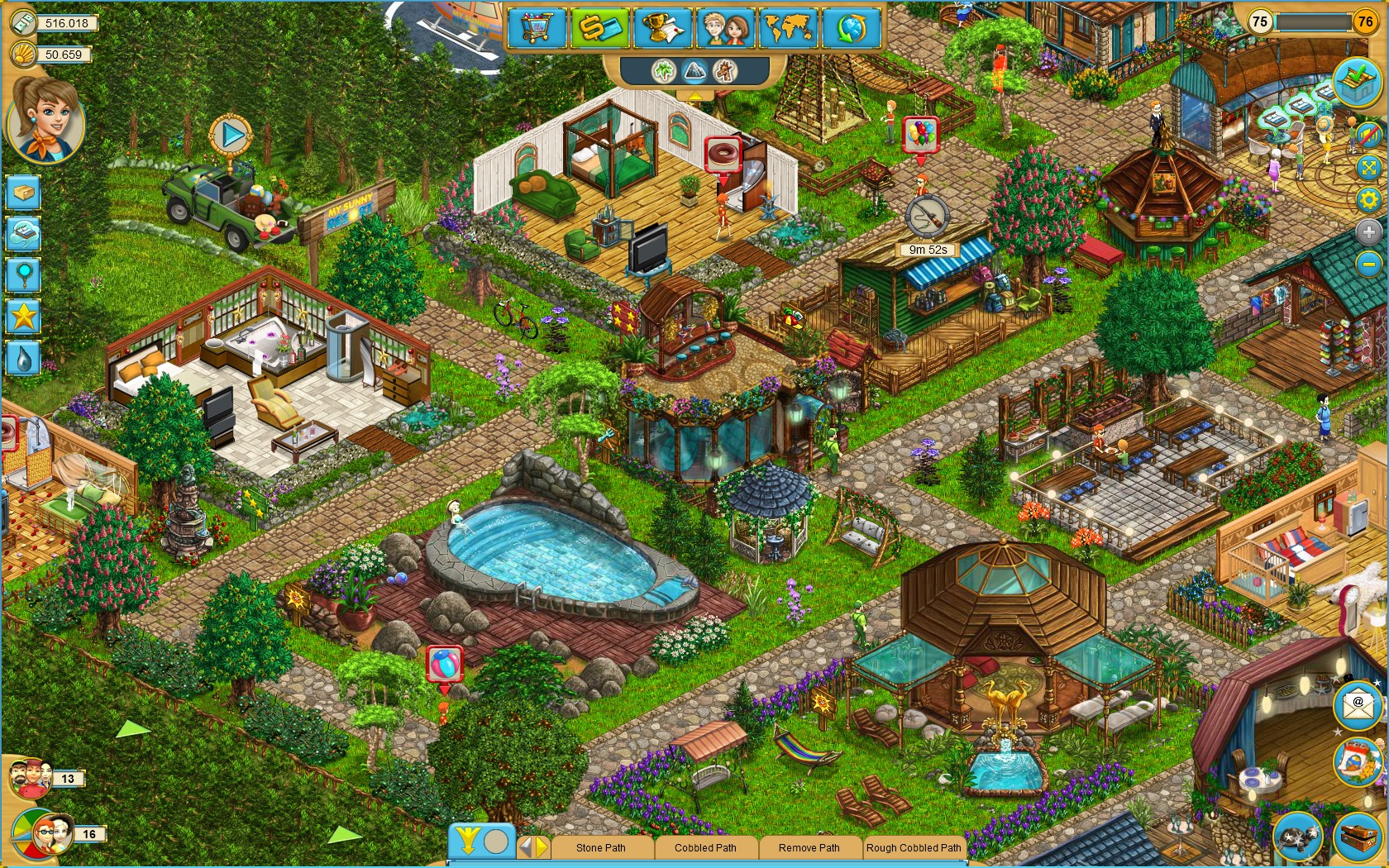Screen dimensions: 1389x868
Task: Click the level 75 experience progress bar
Action: (x=1315, y=23)
